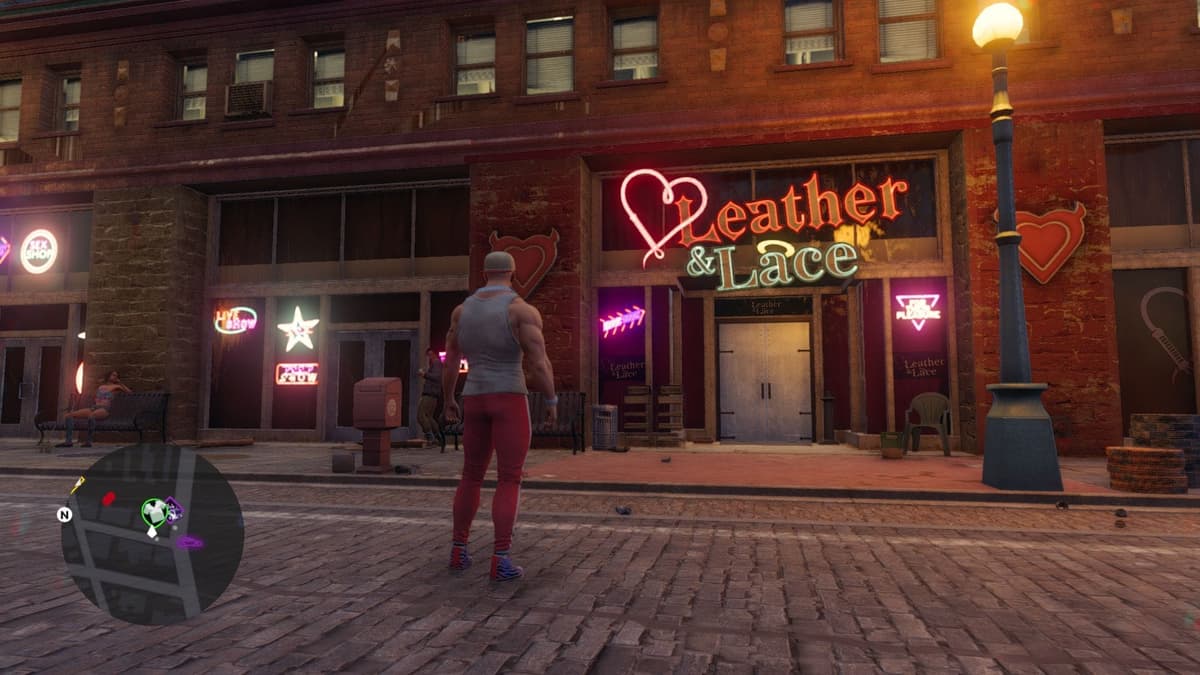Select the purple oval minimap marker
Viewport: 1200px width, 675px height.
pos(189,542)
